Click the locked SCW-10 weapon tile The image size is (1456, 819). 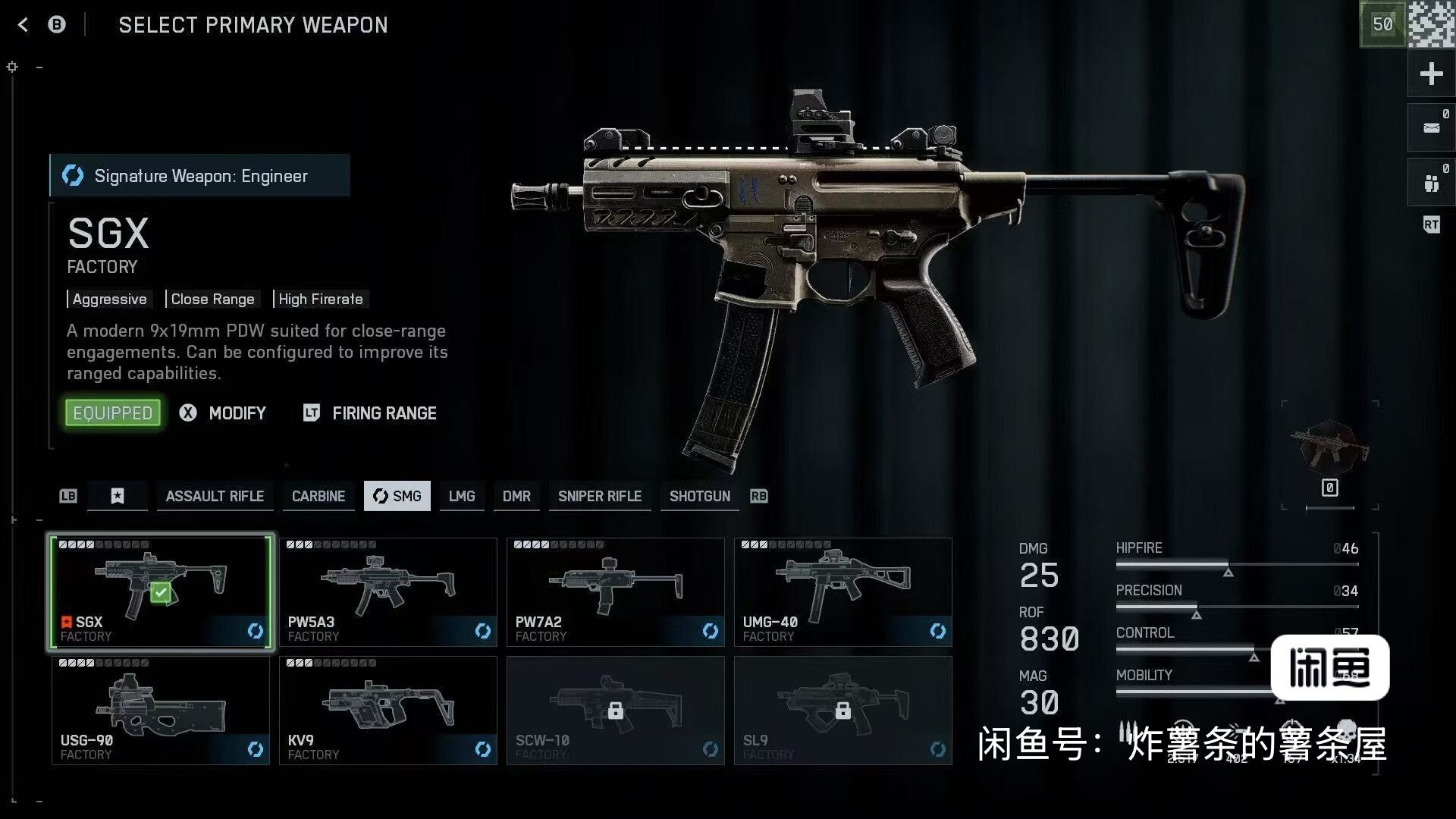(615, 711)
